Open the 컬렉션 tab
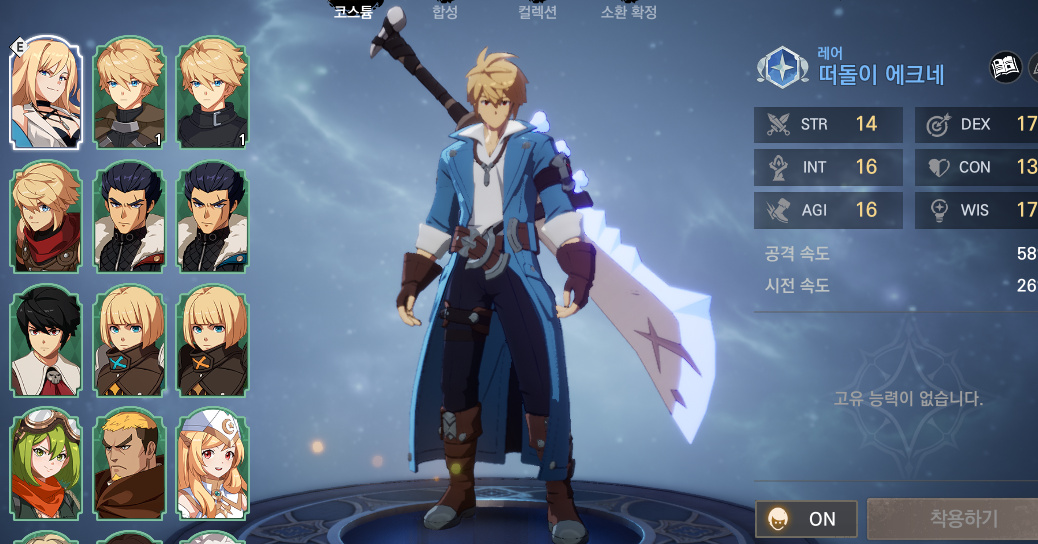The image size is (1038, 544). click(x=536, y=12)
